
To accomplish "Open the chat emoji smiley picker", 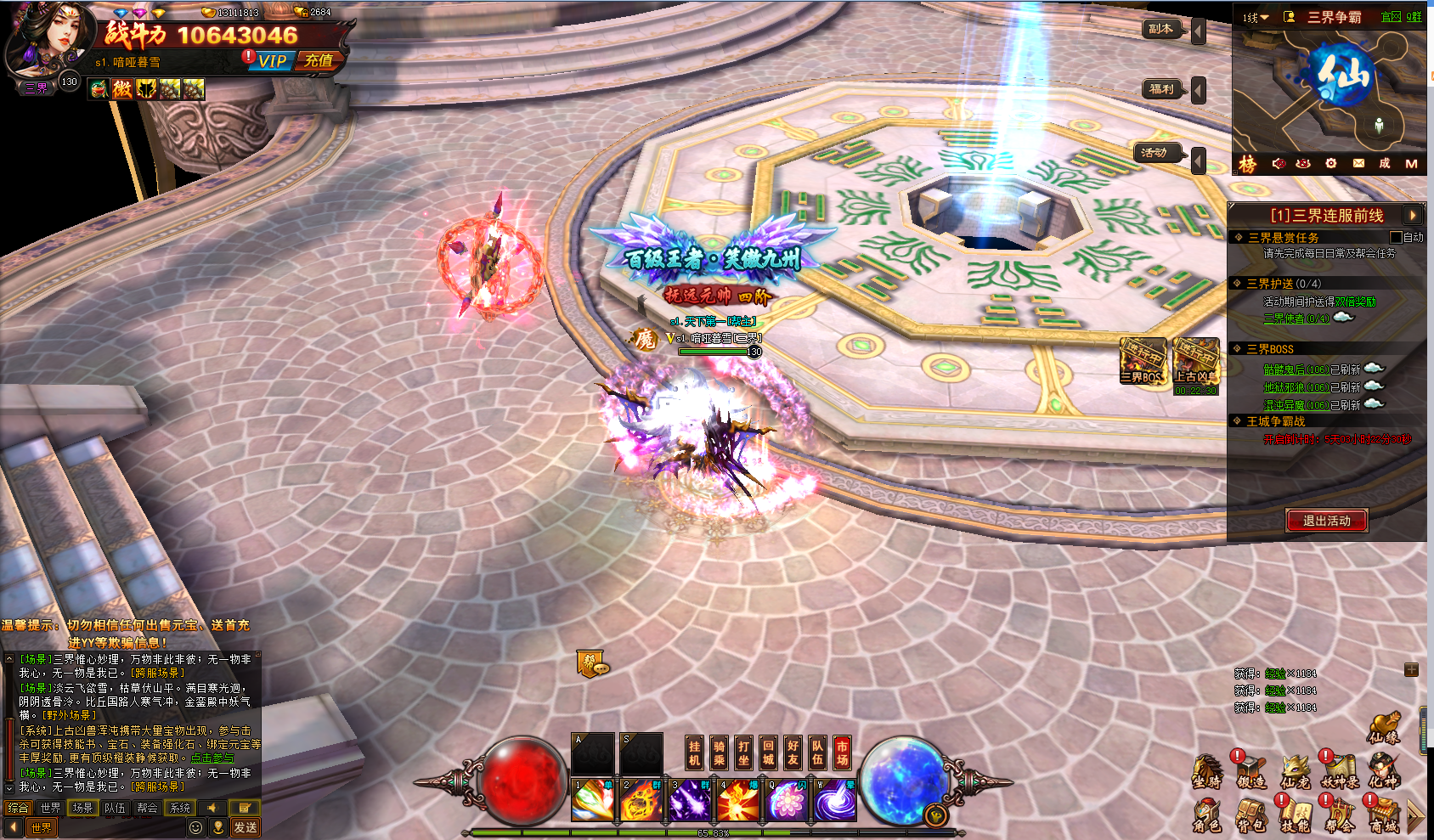I will (x=196, y=827).
